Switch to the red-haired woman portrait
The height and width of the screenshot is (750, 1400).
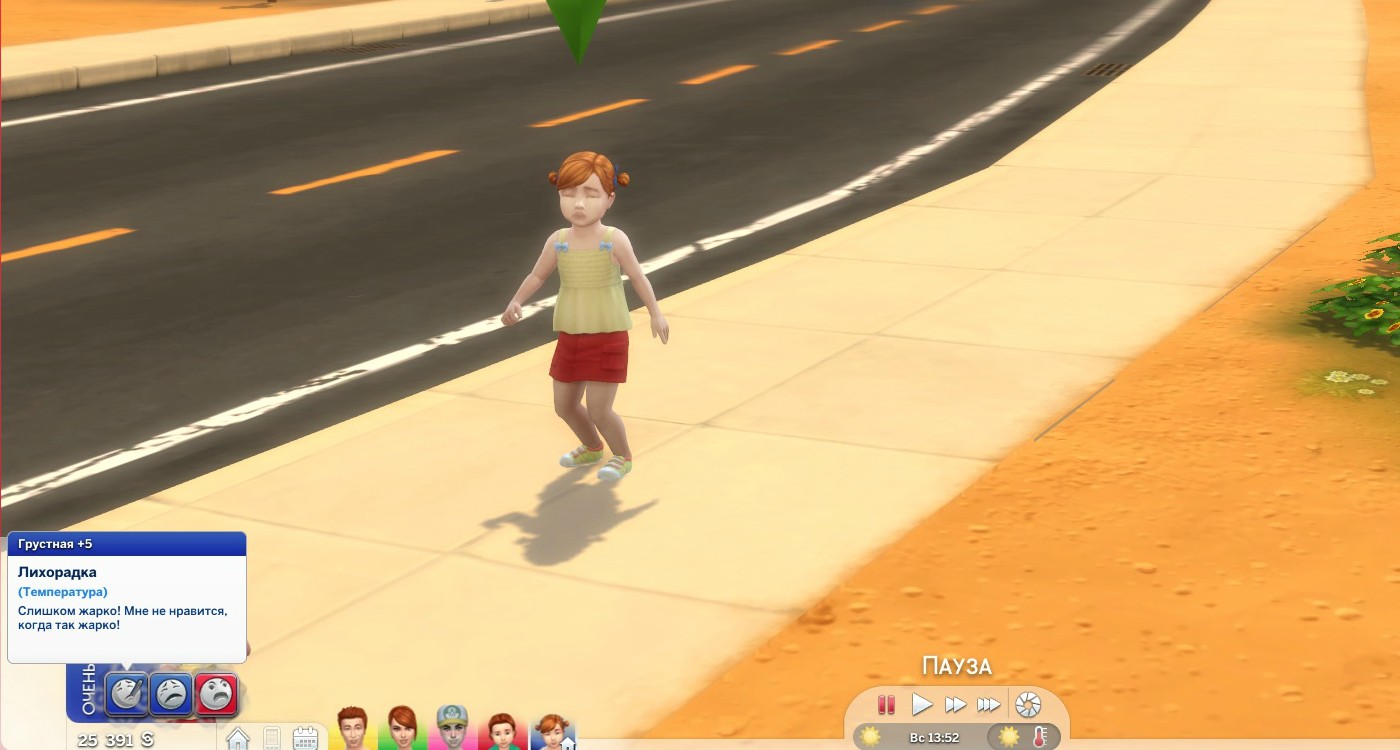click(402, 729)
